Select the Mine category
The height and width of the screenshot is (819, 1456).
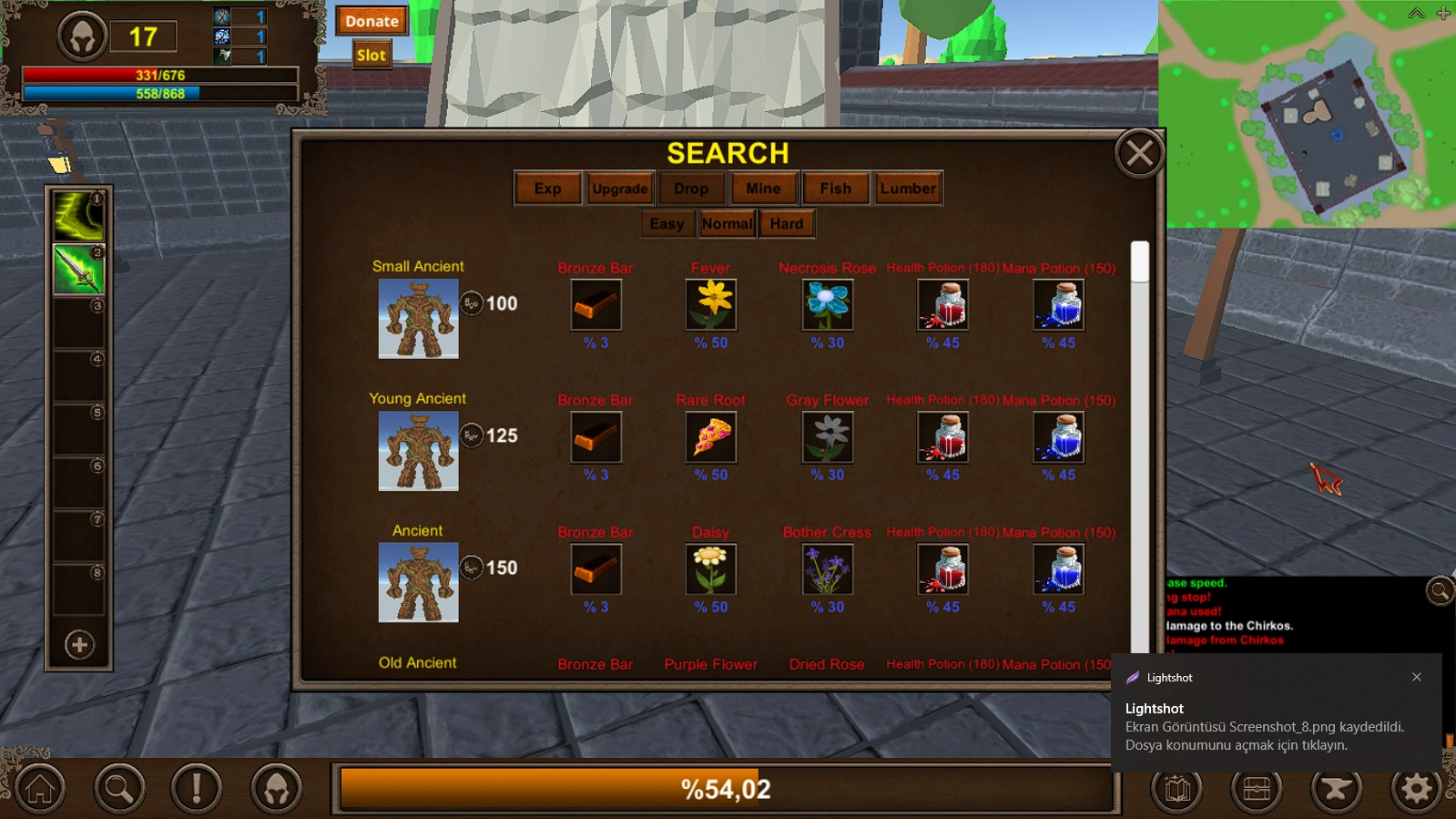[x=763, y=189]
